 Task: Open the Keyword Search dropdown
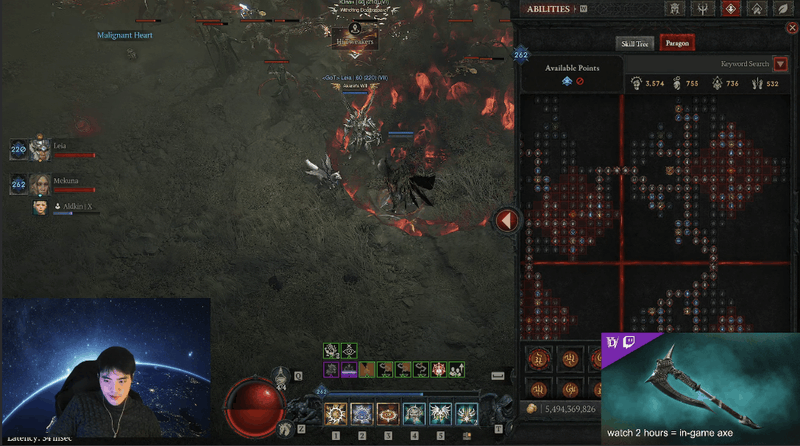point(780,64)
